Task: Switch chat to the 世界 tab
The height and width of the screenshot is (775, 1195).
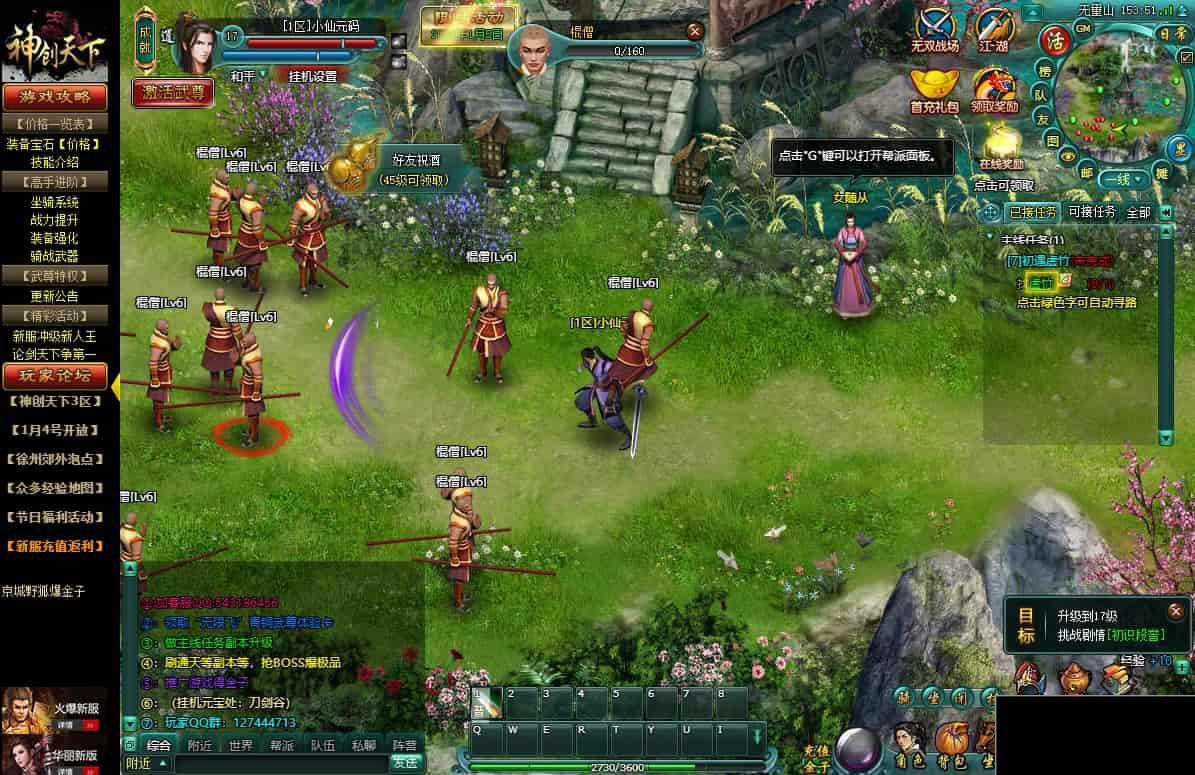Action: 240,745
